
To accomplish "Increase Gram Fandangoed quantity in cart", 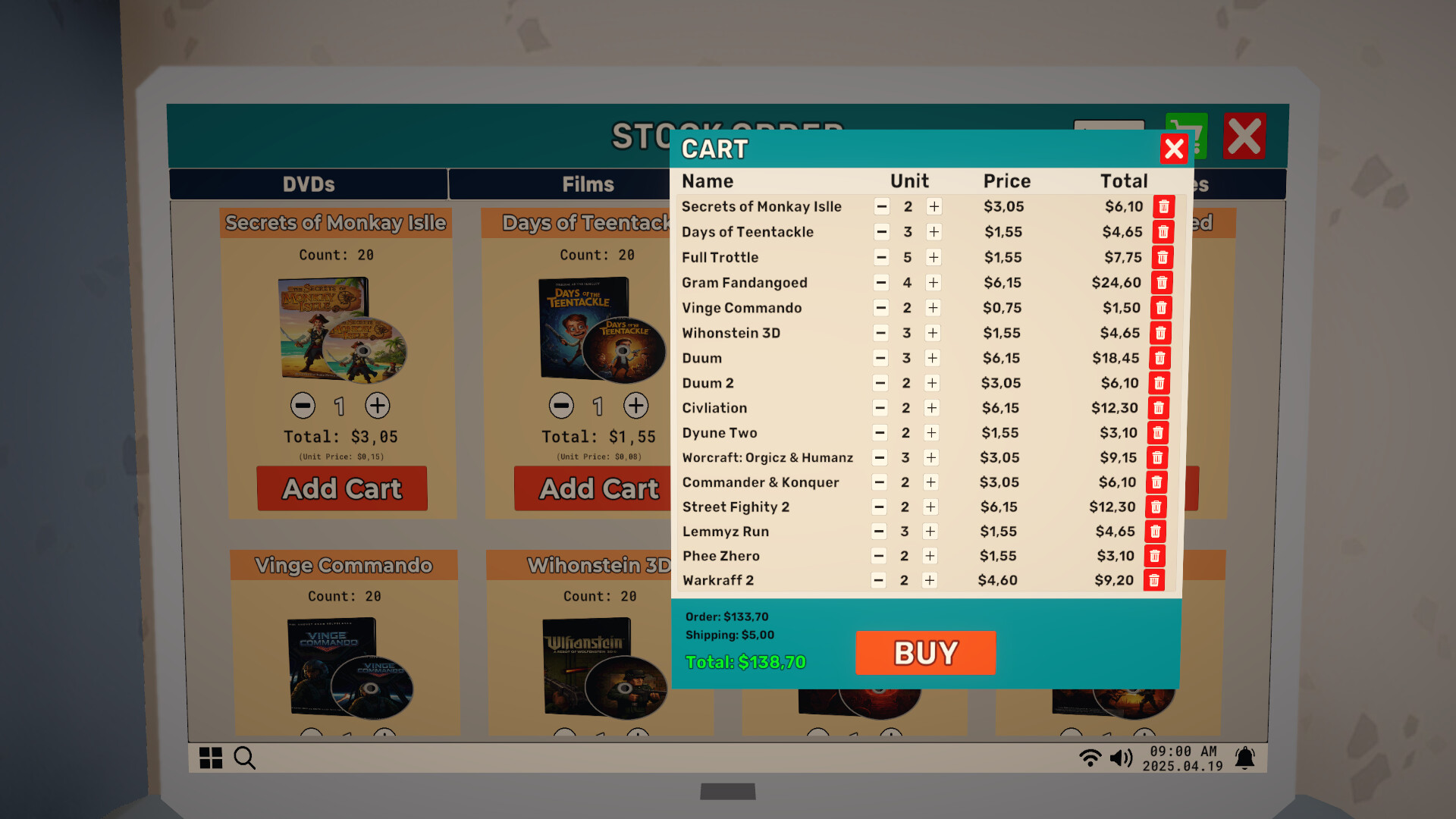I will click(934, 282).
